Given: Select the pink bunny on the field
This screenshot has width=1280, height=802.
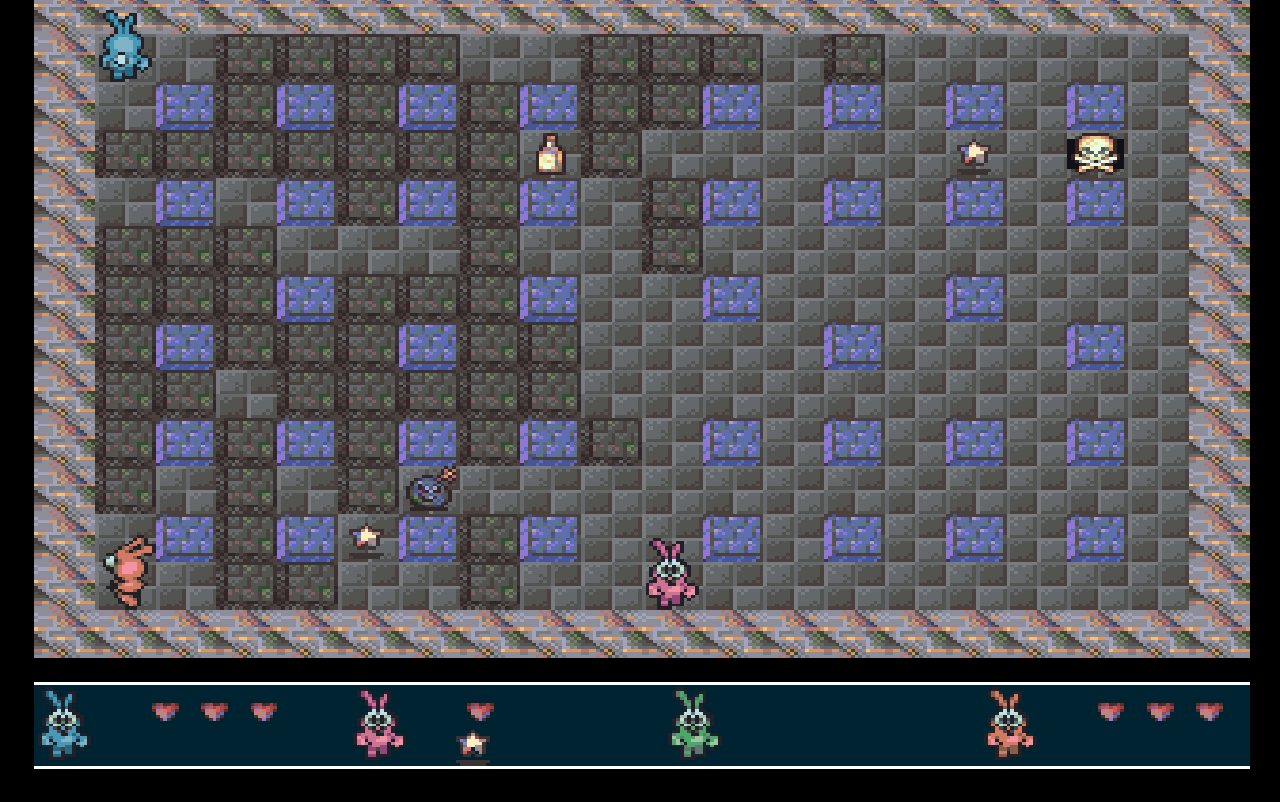Looking at the screenshot, I should point(668,570).
